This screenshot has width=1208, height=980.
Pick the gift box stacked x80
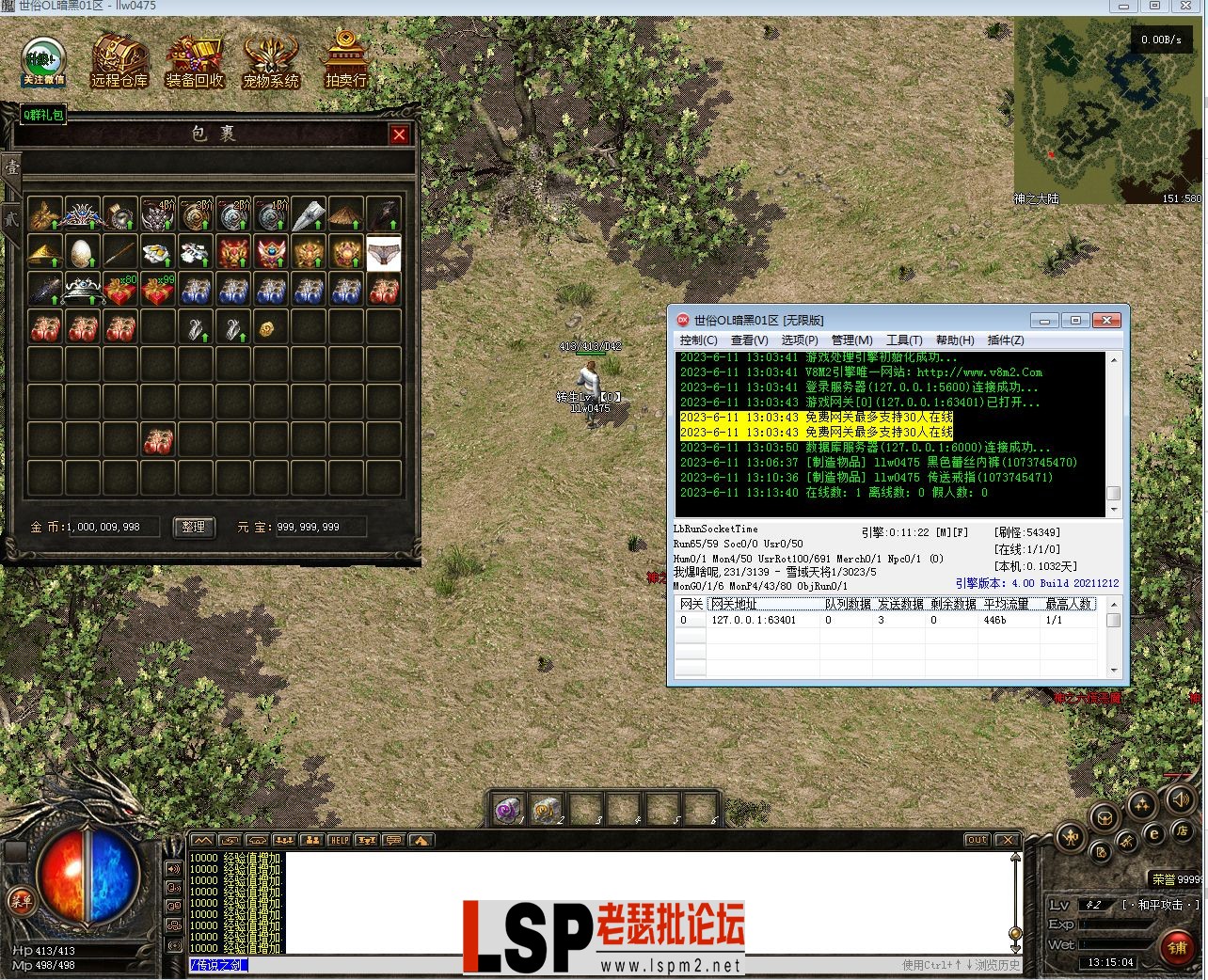coord(120,291)
